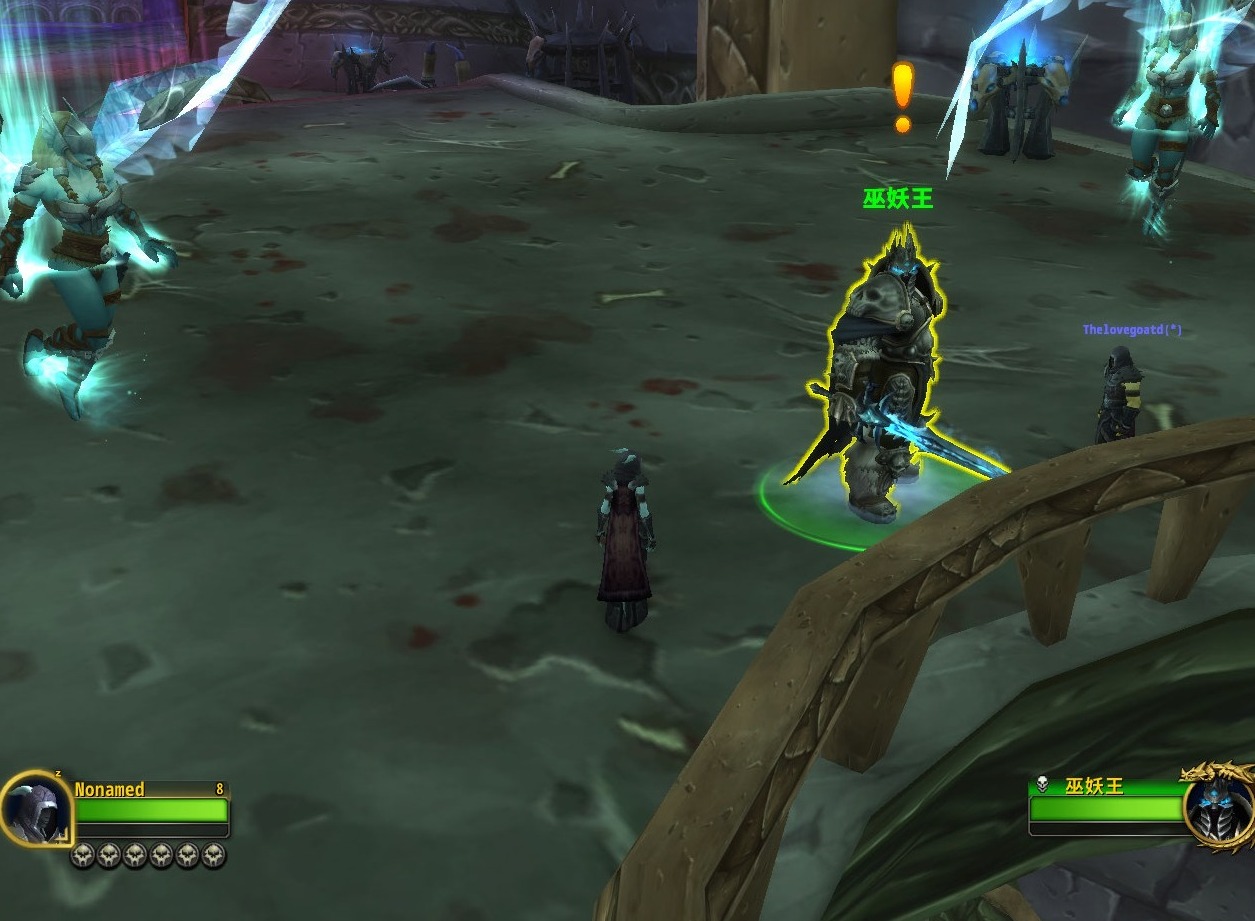
Task: Click the Nonamed player portrait
Action: click(x=36, y=808)
